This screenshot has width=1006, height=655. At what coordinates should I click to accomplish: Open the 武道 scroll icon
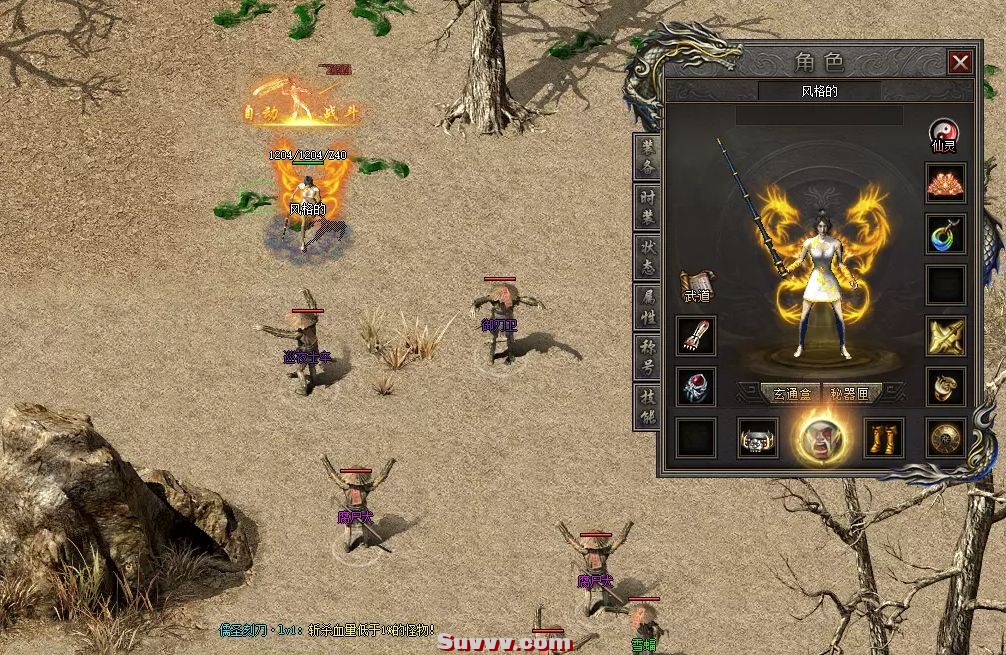(696, 286)
